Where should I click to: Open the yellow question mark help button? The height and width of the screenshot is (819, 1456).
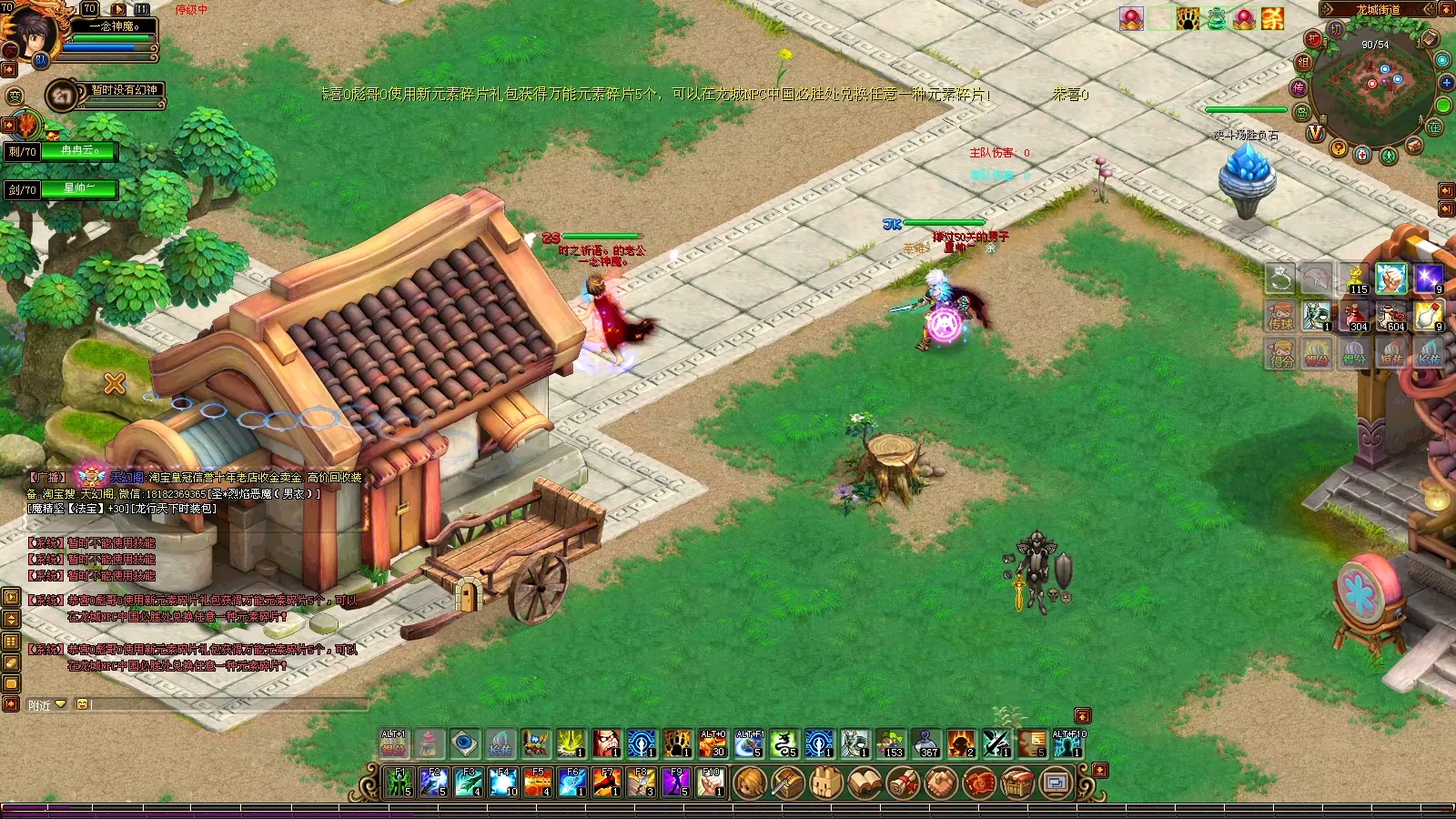click(x=1338, y=148)
